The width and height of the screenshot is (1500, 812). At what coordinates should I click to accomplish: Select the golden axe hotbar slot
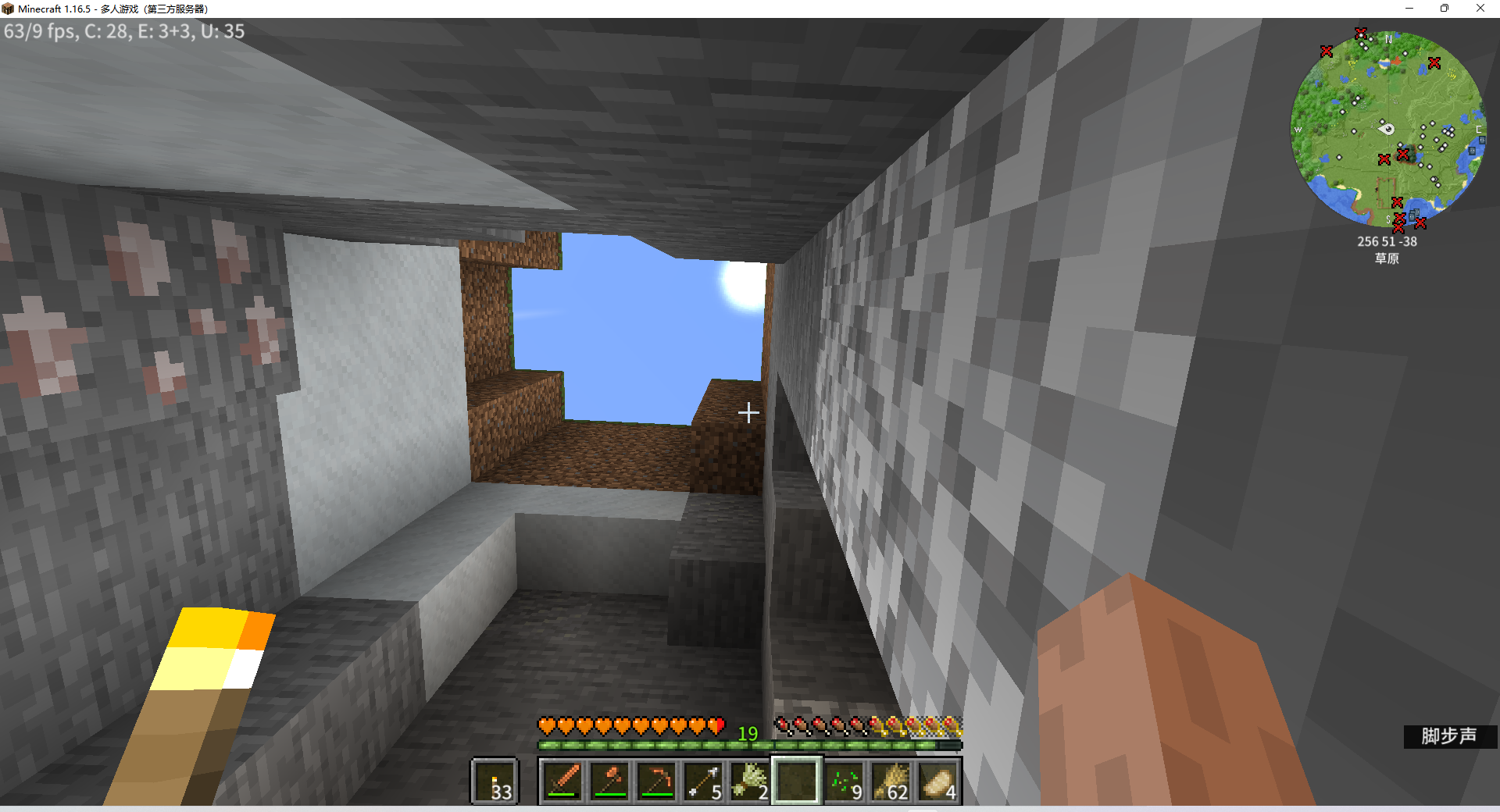(x=610, y=781)
